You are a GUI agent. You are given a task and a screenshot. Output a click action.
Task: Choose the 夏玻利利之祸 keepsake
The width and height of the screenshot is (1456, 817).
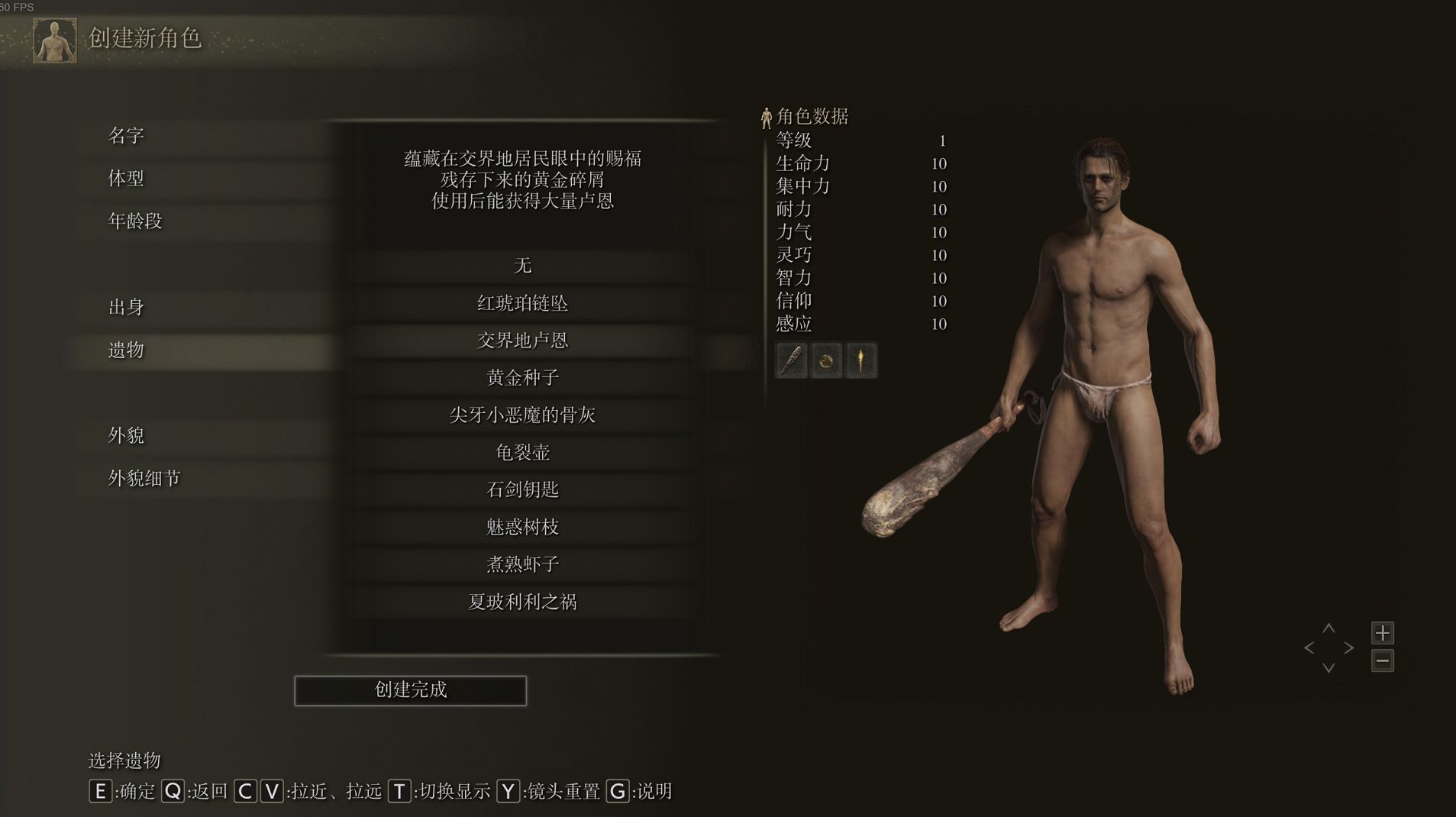(522, 602)
